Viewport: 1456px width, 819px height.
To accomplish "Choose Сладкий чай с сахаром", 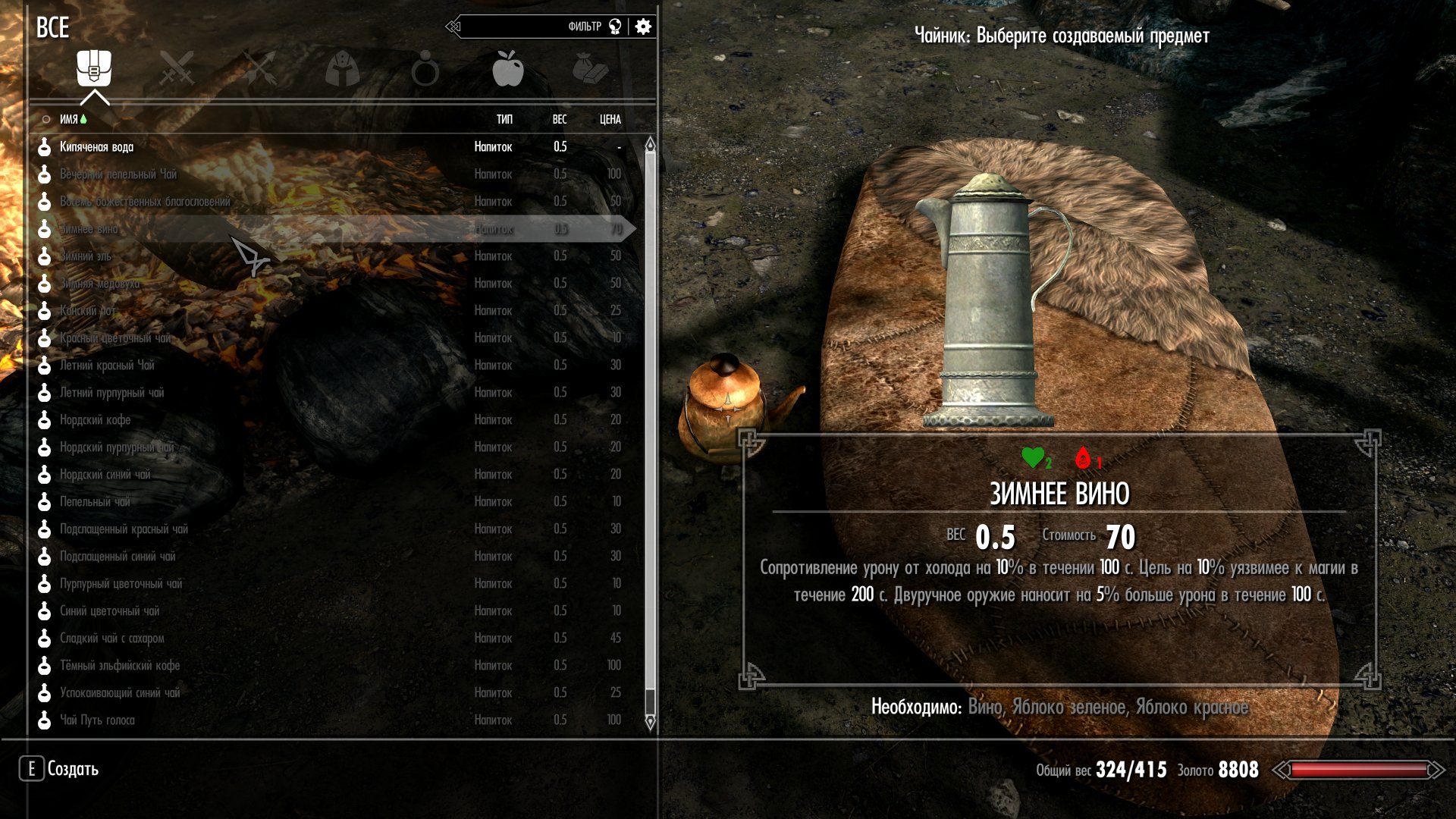I will (112, 639).
